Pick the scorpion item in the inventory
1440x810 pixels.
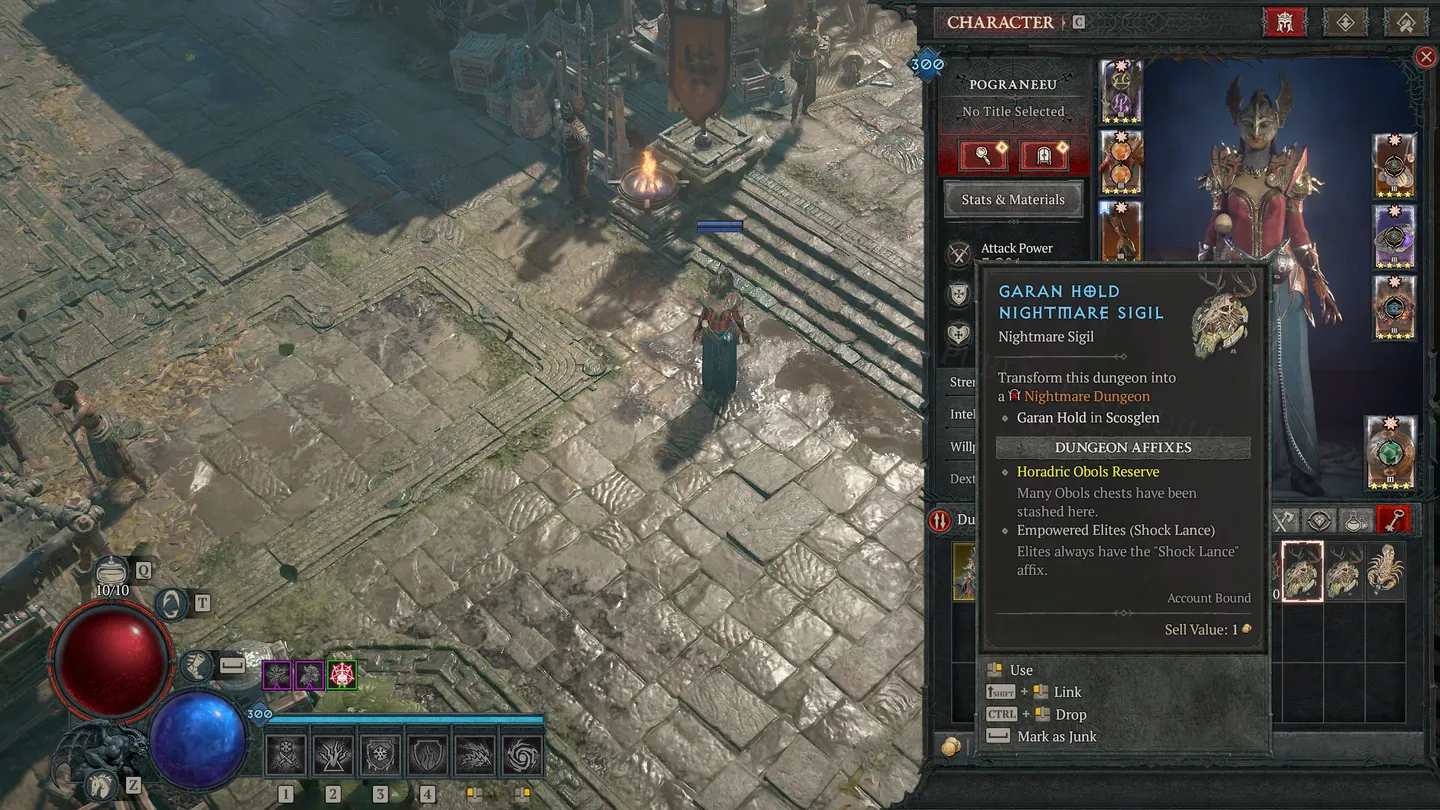coord(1385,572)
